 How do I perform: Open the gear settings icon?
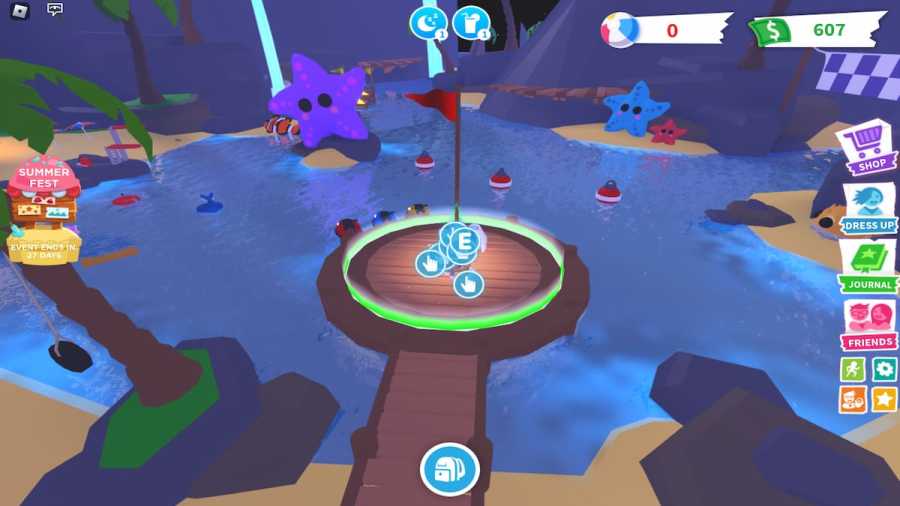pyautogui.click(x=884, y=369)
